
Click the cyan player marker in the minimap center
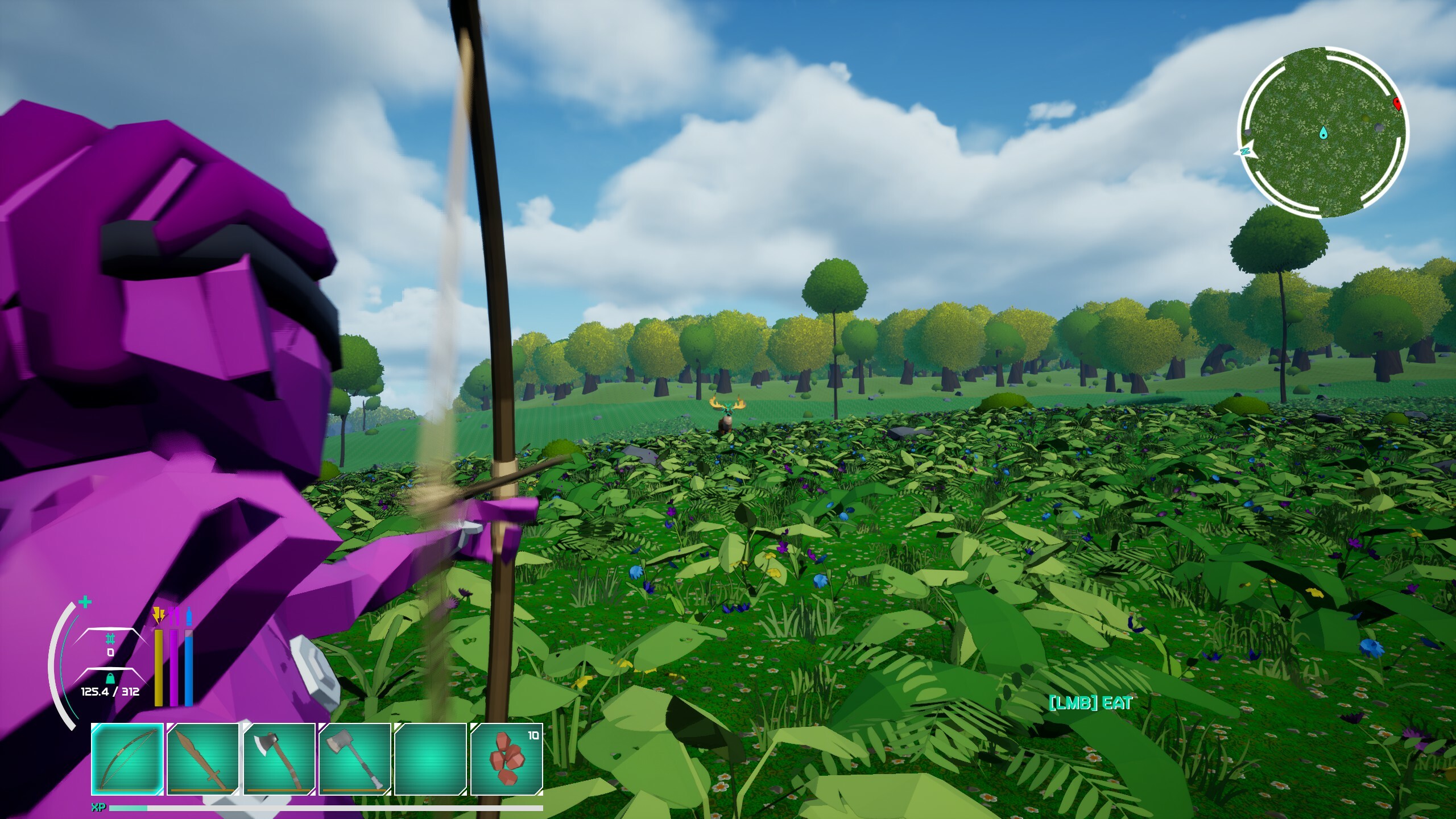coord(1324,134)
